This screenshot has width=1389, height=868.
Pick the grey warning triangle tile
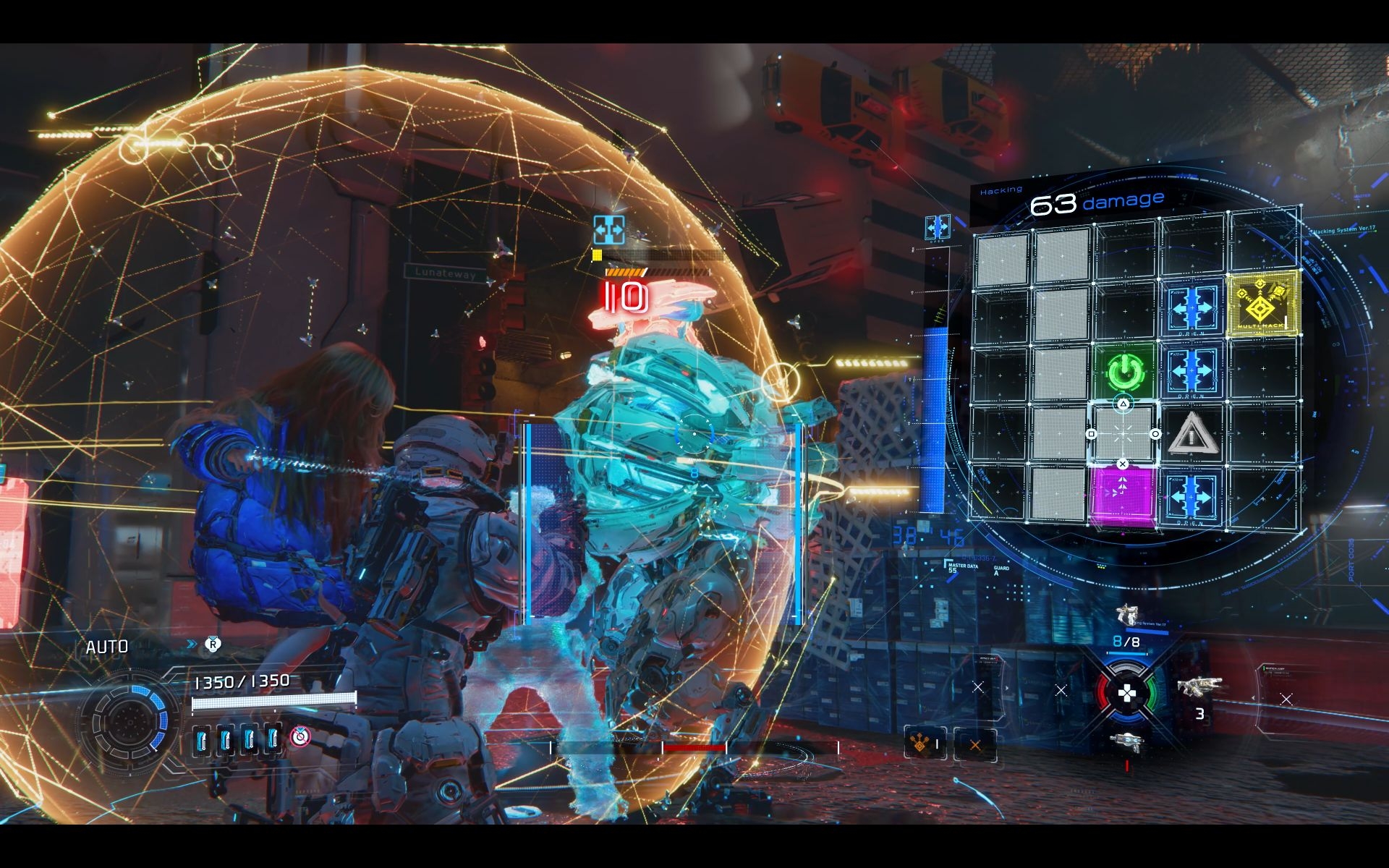point(1190,434)
